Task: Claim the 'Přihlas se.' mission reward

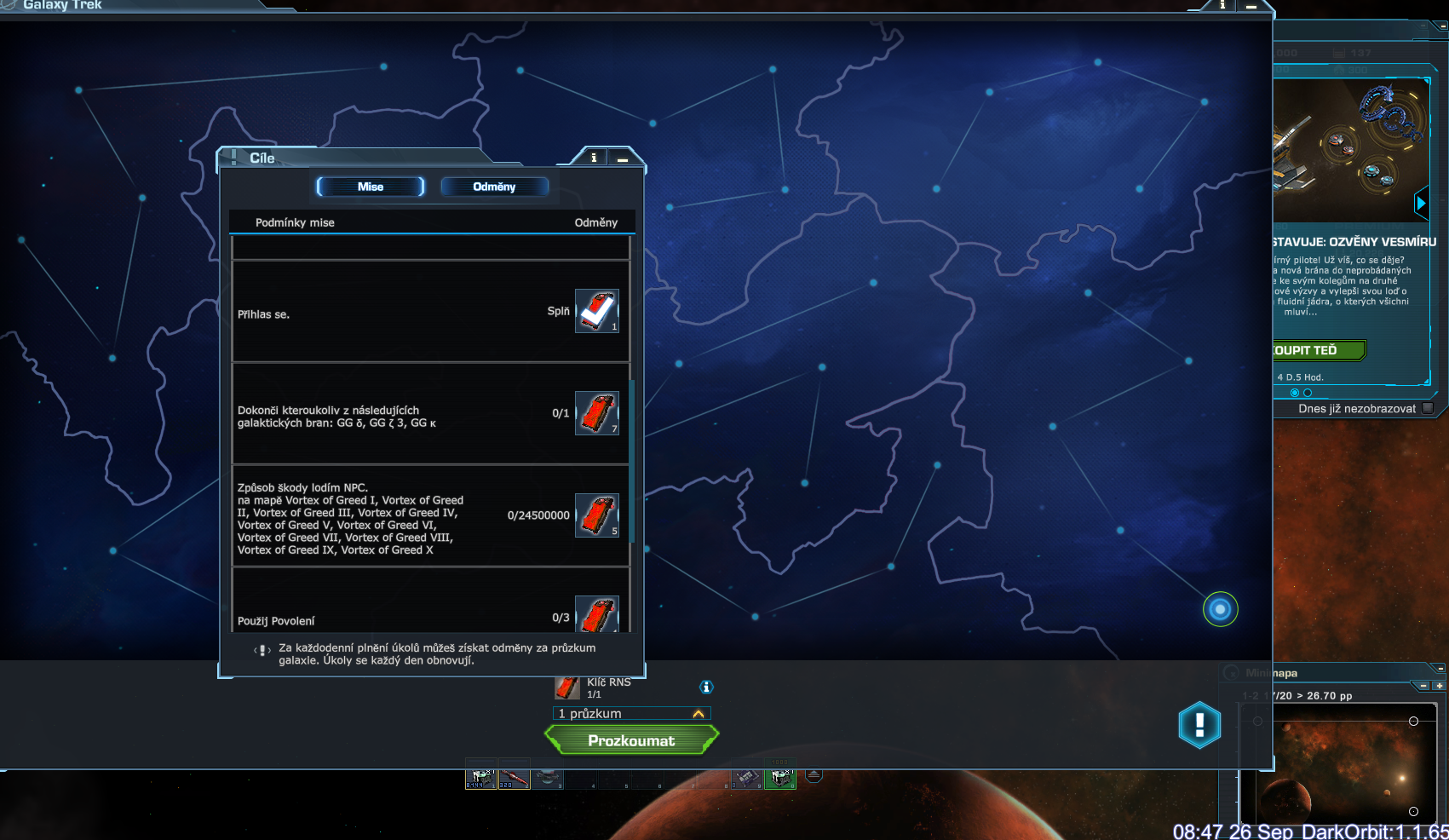Action: pos(596,311)
